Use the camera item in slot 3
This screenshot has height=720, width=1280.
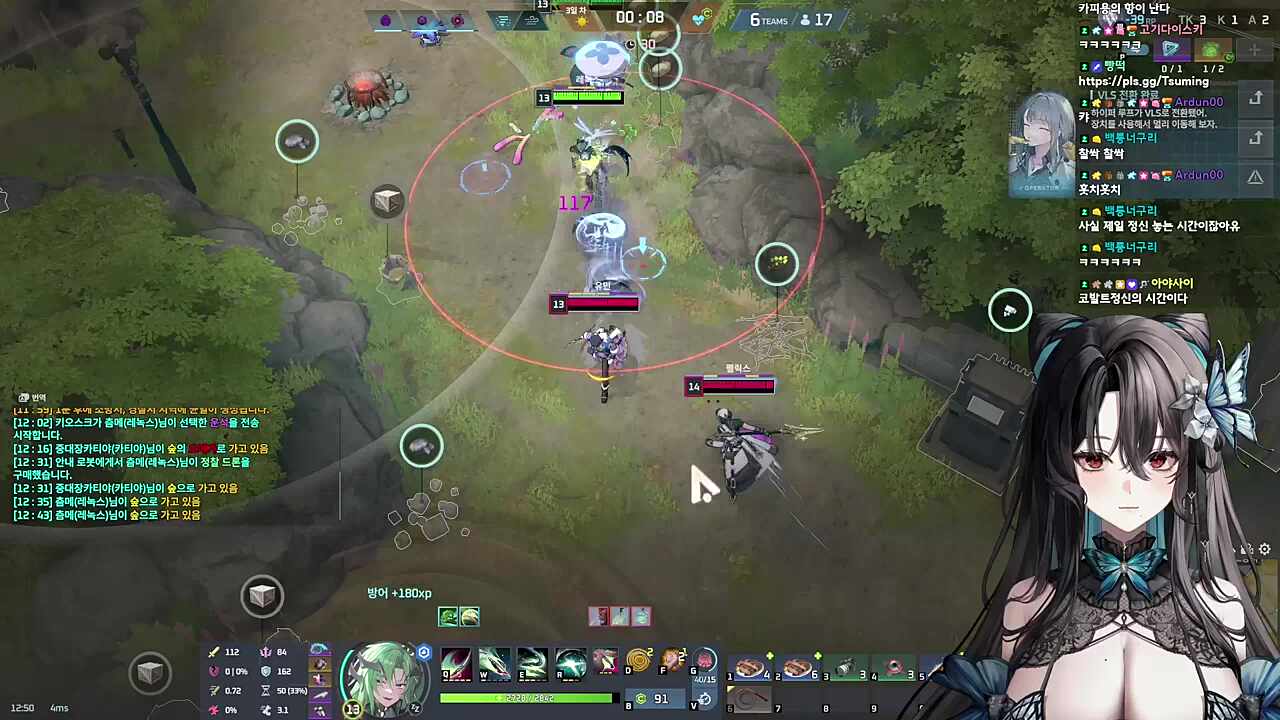(846, 668)
